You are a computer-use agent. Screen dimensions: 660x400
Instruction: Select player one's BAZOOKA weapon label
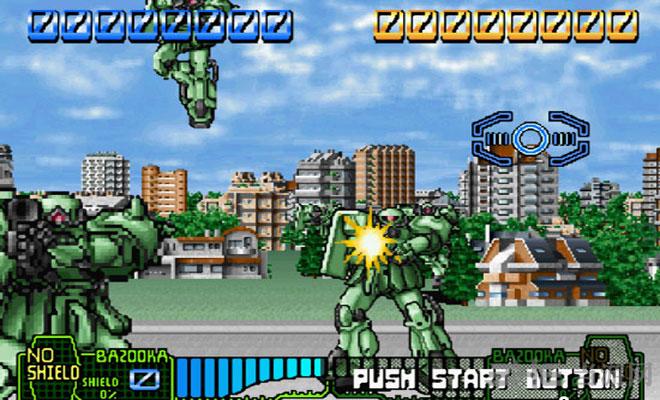[127, 356]
